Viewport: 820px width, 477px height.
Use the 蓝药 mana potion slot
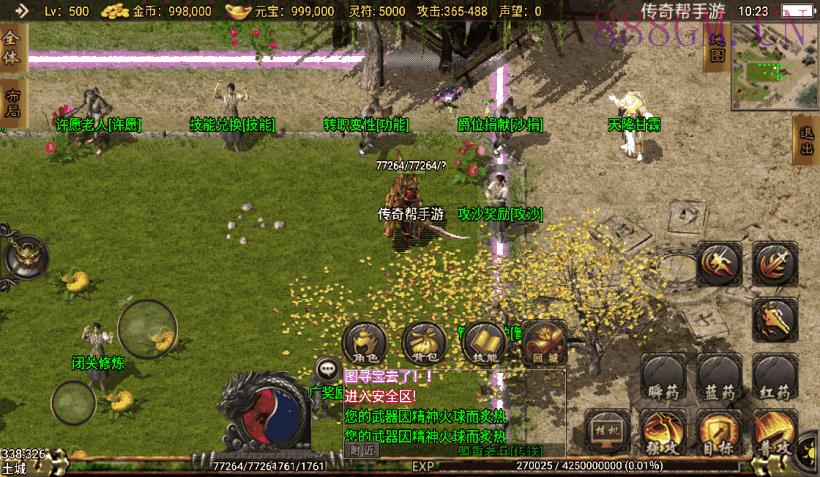pos(718,379)
